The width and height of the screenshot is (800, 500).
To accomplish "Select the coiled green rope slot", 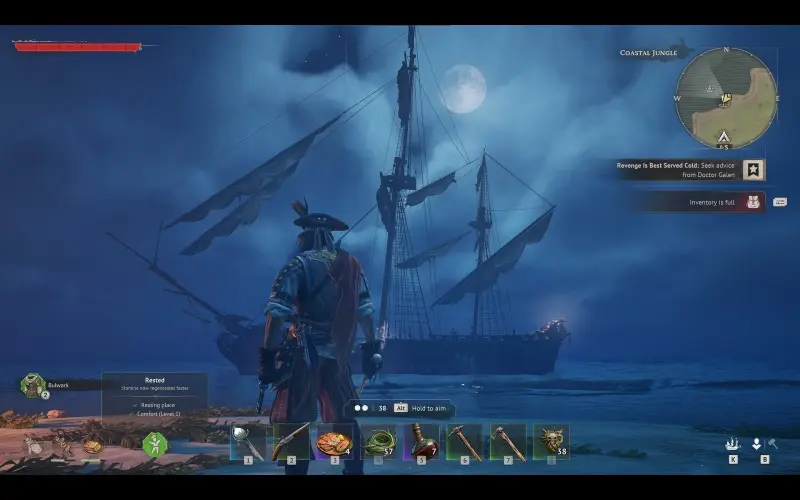I will click(x=378, y=441).
